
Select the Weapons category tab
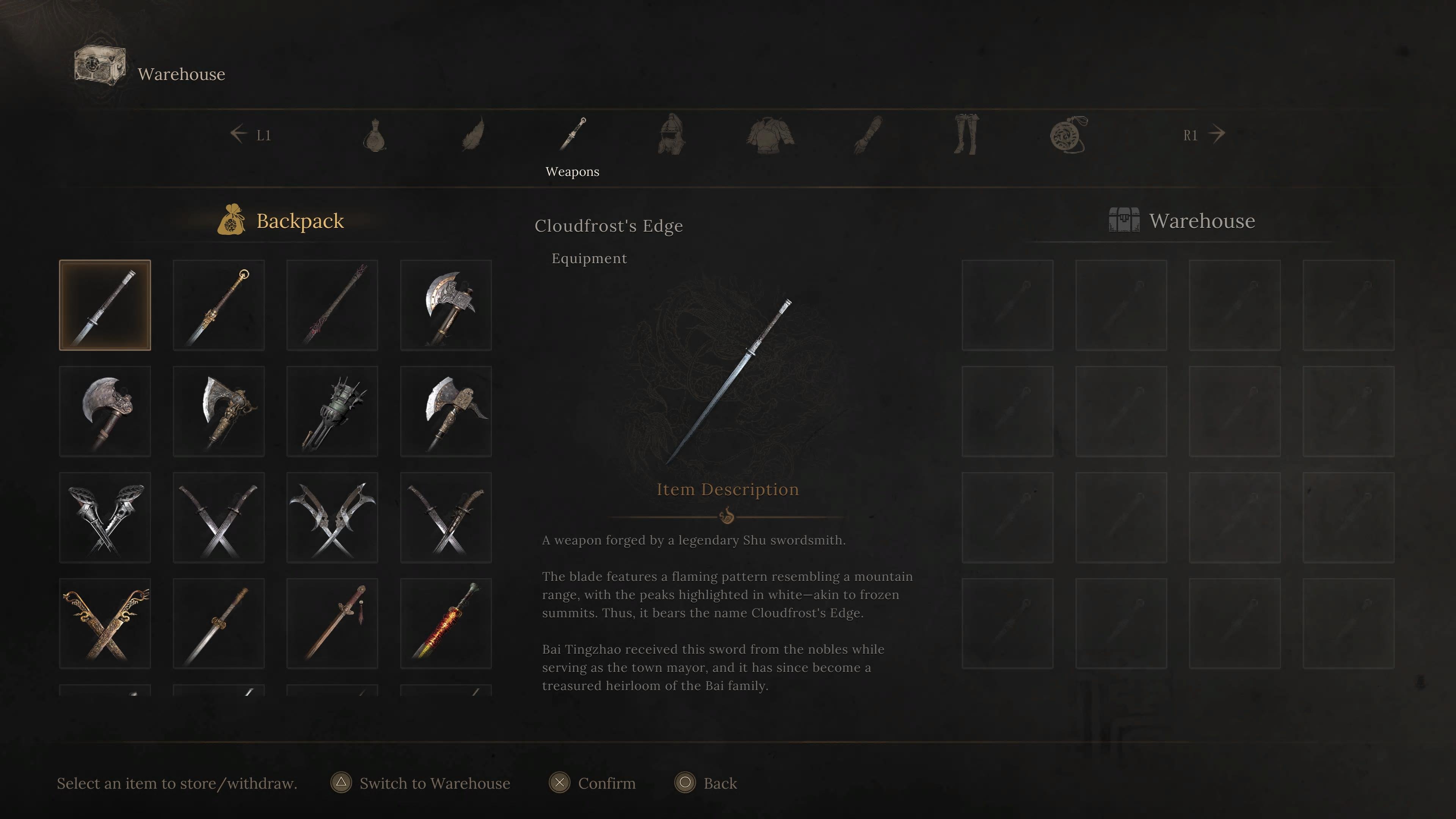click(573, 135)
